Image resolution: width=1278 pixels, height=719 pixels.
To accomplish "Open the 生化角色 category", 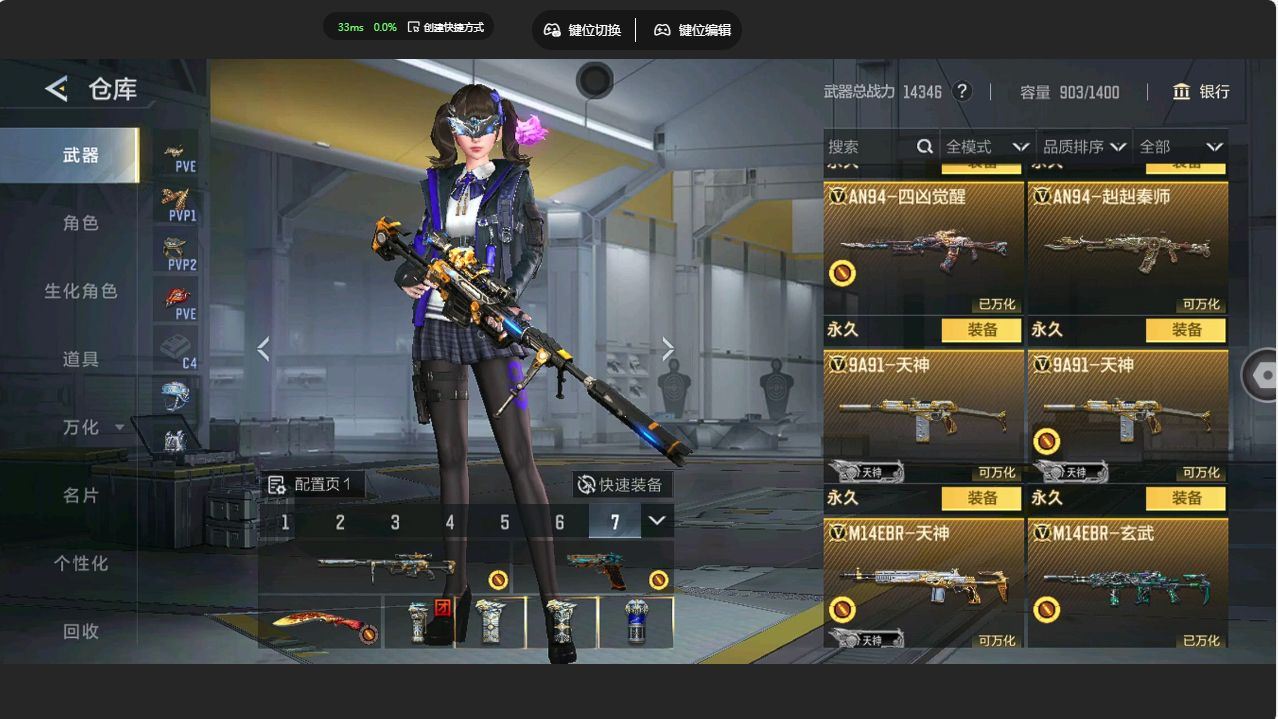I will point(81,291).
